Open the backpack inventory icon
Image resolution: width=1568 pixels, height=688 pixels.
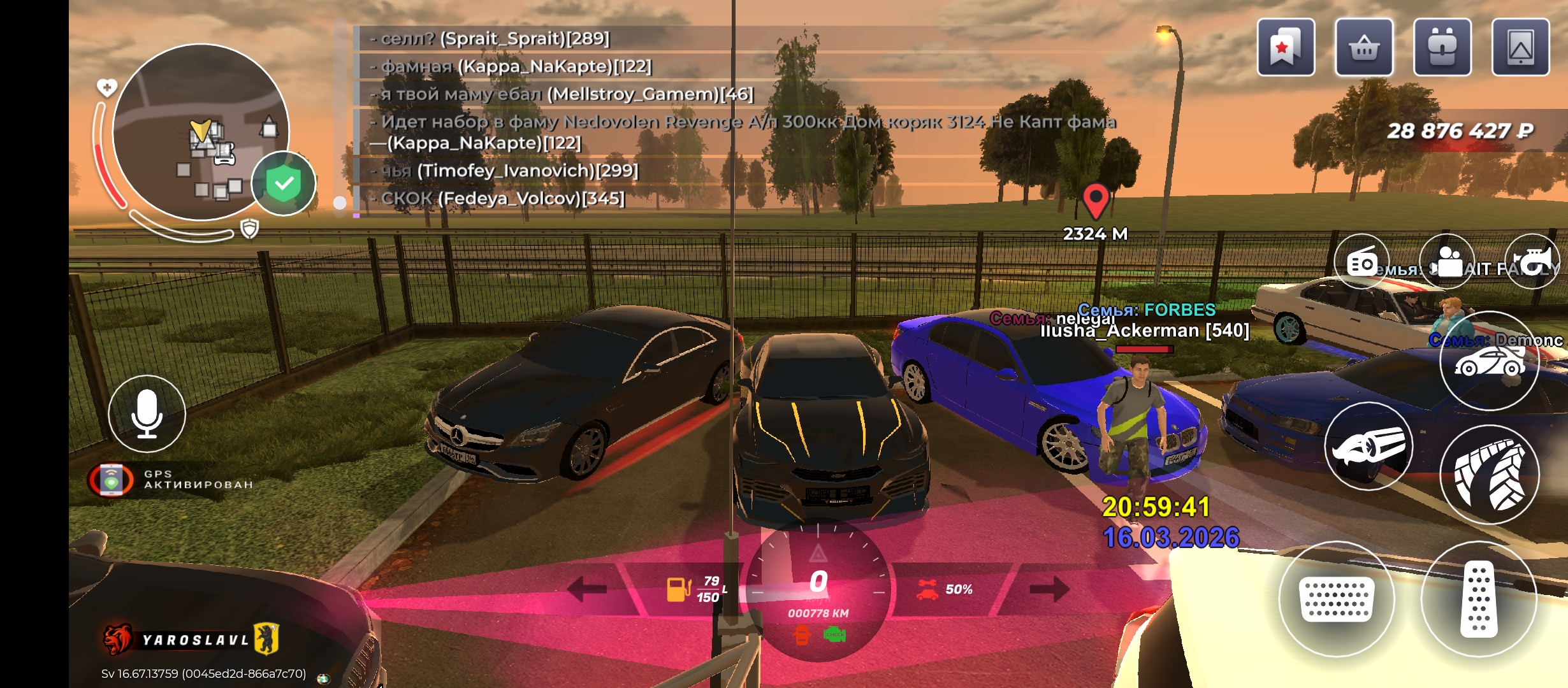[1442, 48]
